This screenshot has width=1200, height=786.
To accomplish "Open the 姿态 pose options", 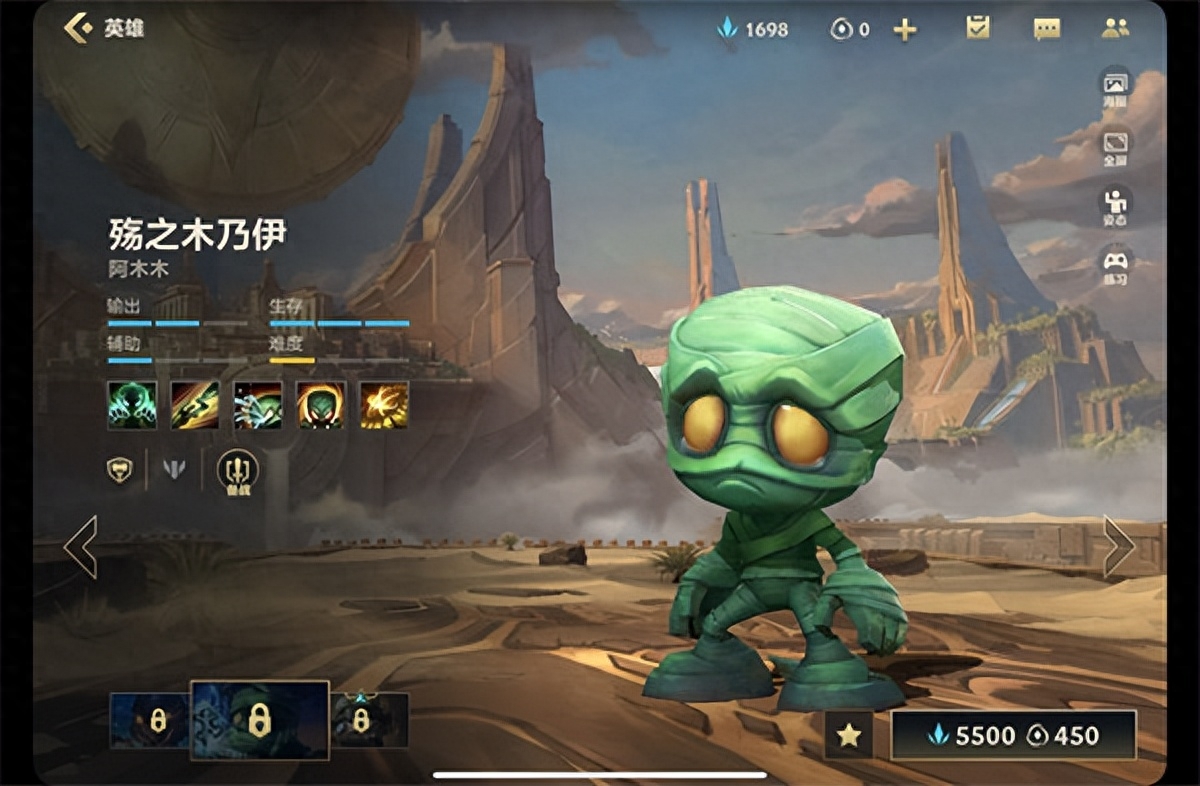I will [x=1115, y=205].
